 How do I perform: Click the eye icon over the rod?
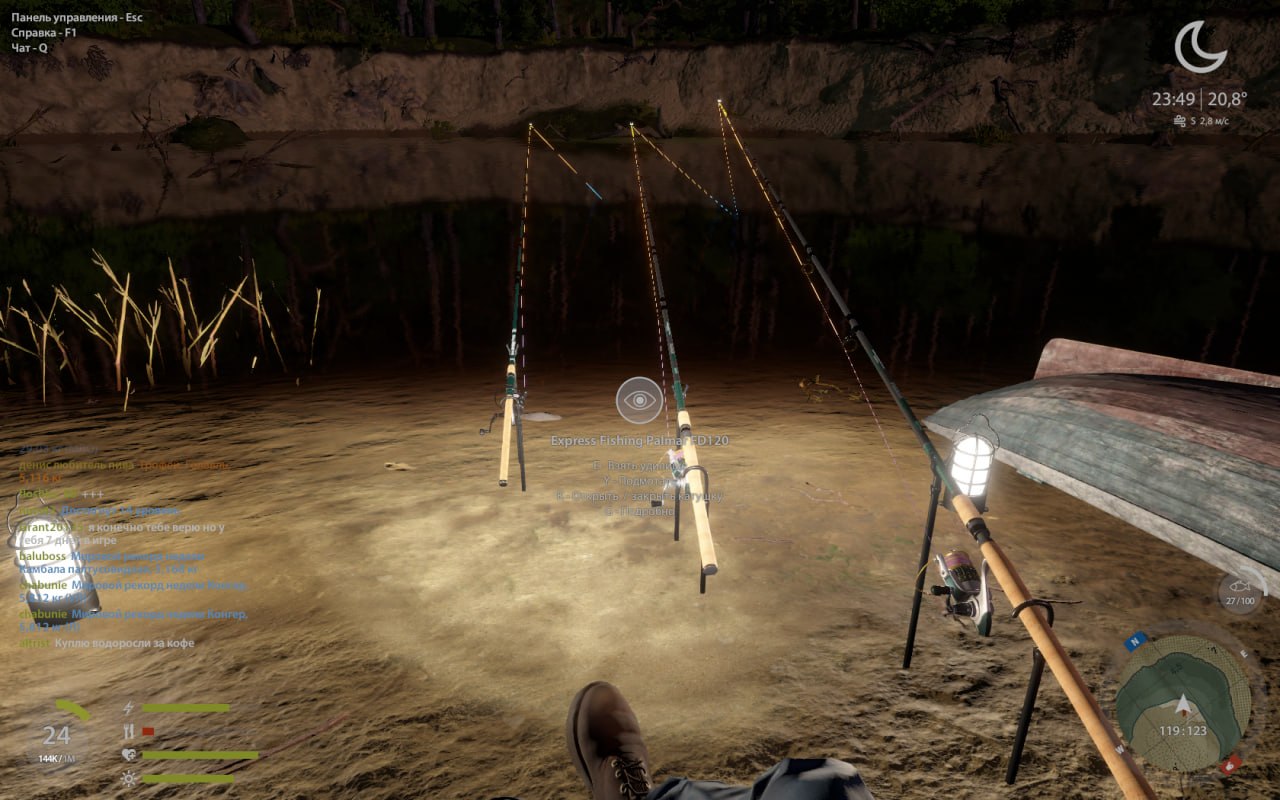[639, 400]
